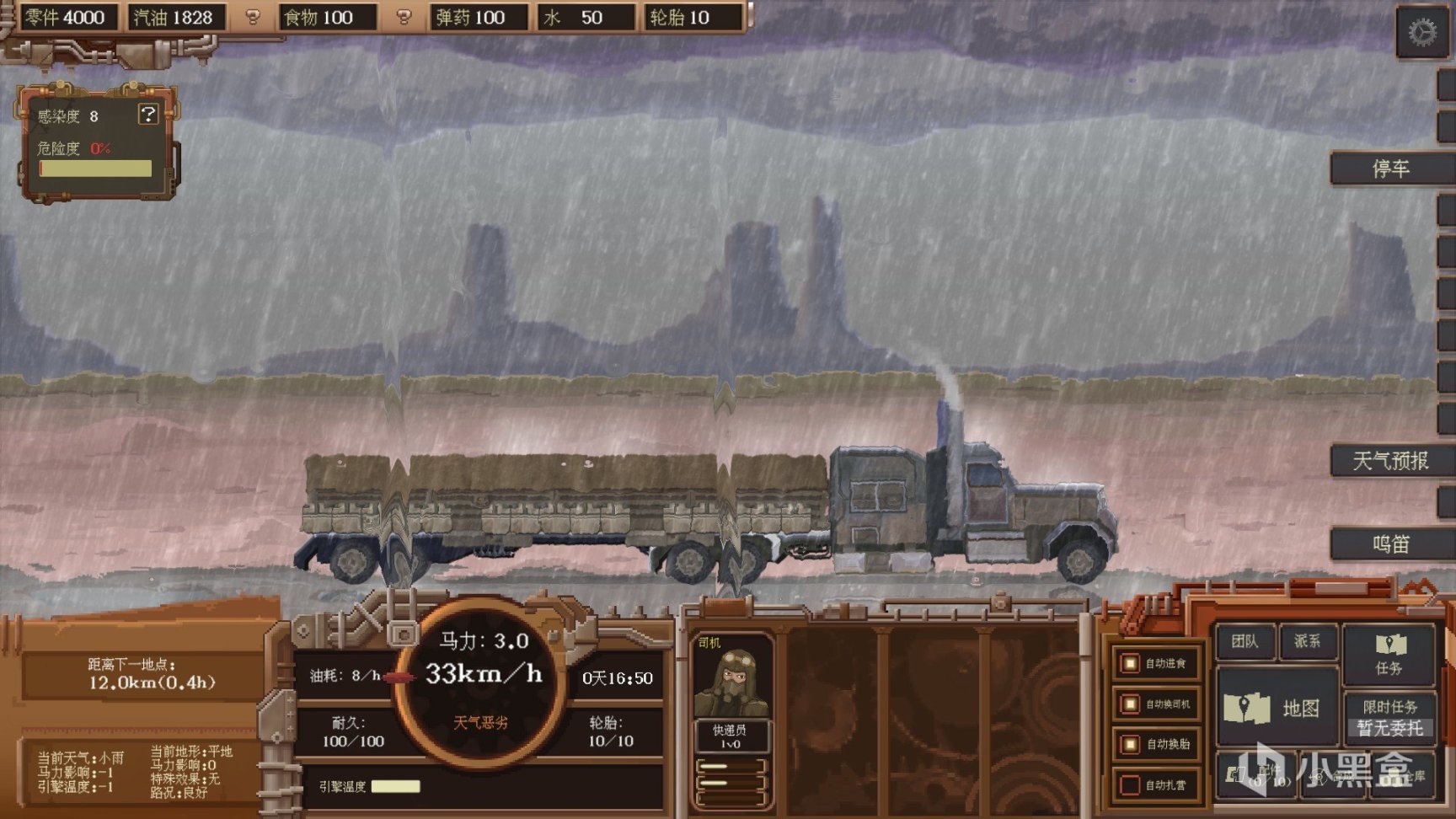Enable 自动扎营 auto camping
The height and width of the screenshot is (819, 1456).
click(1130, 784)
